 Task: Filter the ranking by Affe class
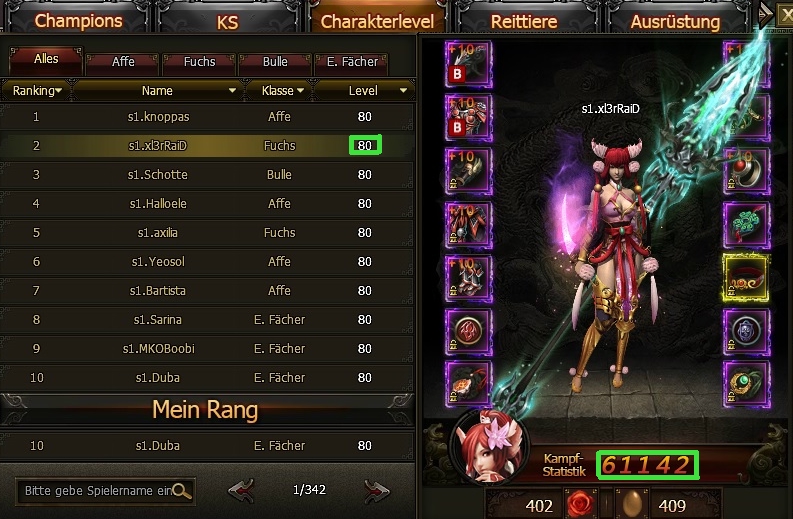[123, 62]
